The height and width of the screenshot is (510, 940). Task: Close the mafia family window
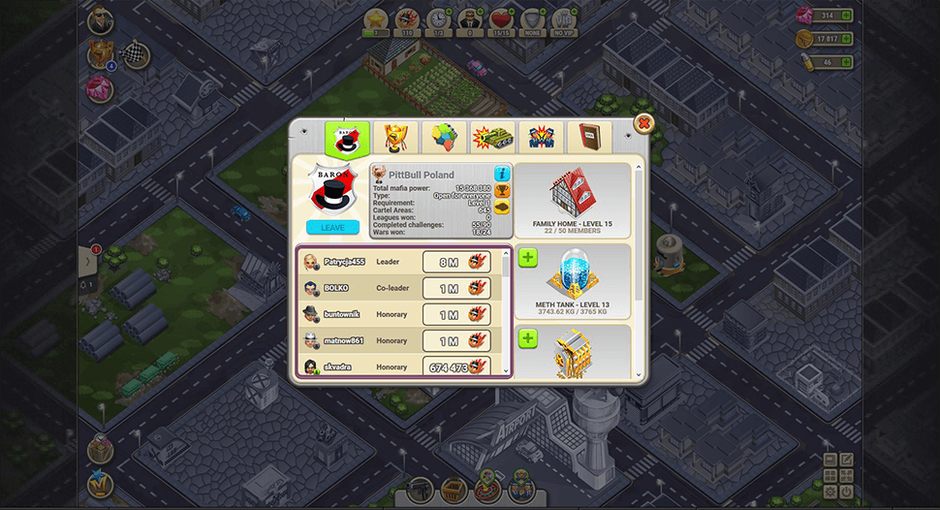[x=645, y=125]
